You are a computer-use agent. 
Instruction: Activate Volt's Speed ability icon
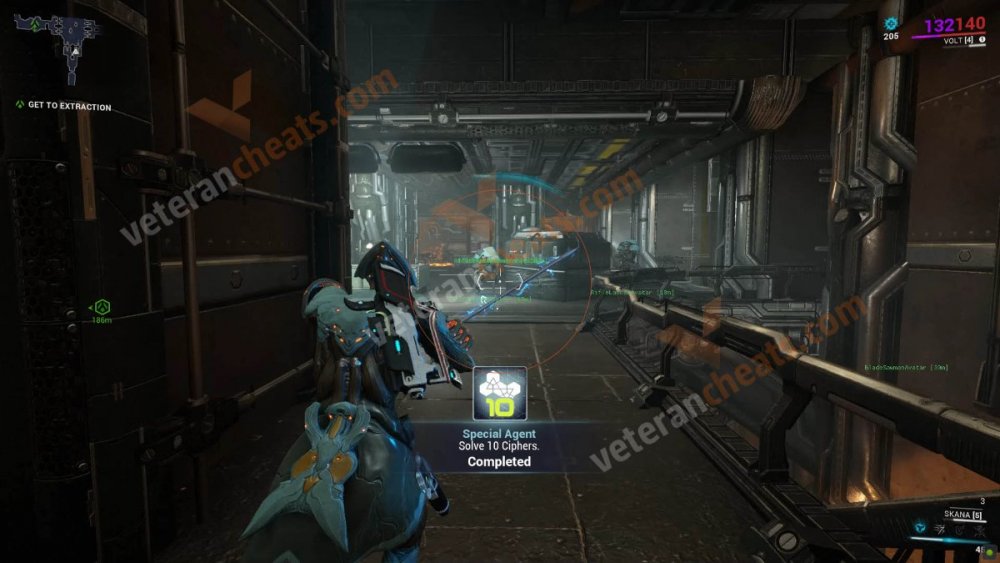[x=939, y=526]
